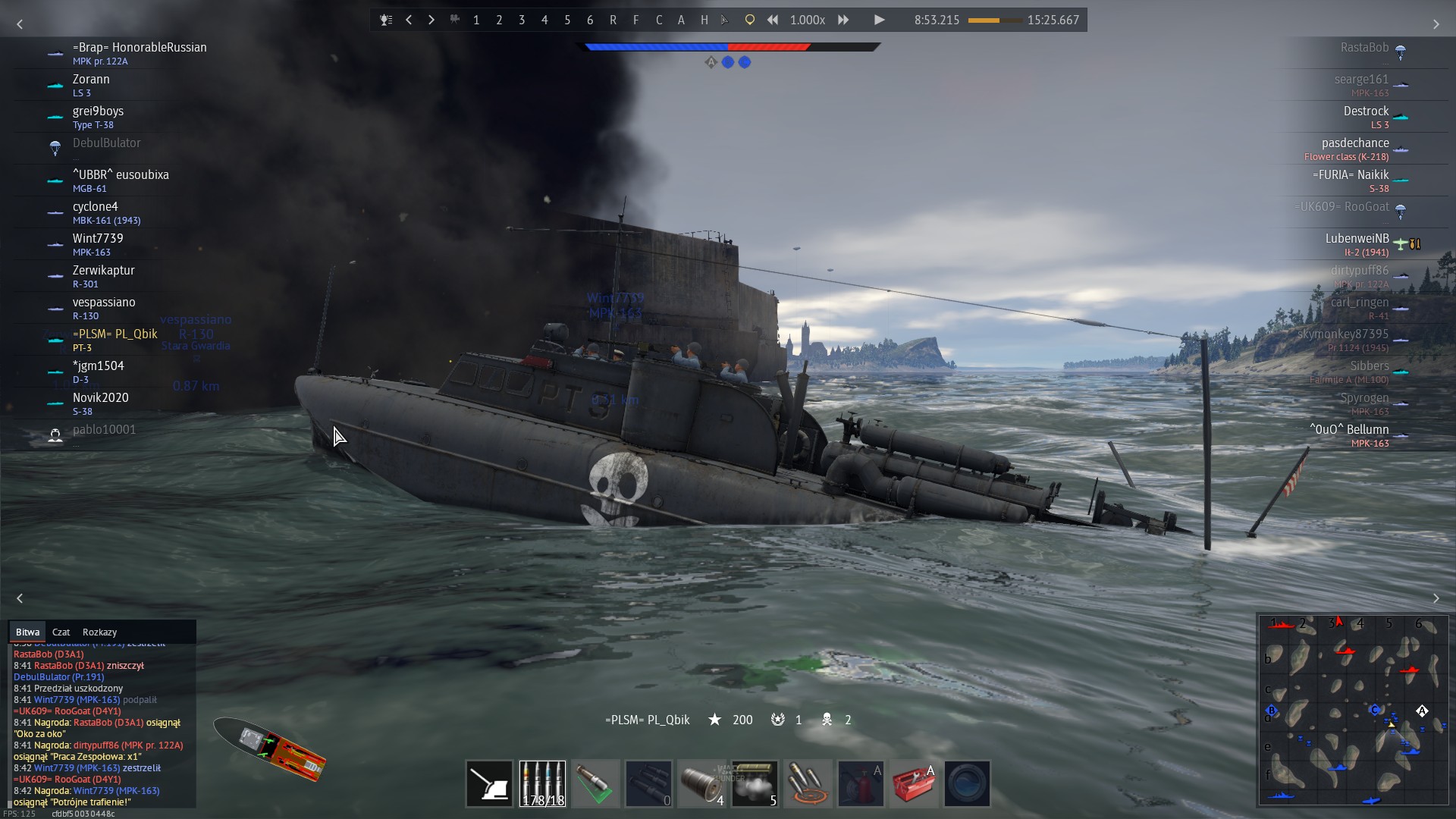Viewport: 1456px width, 819px height.
Task: Select the main gun turret slot
Action: (x=489, y=783)
